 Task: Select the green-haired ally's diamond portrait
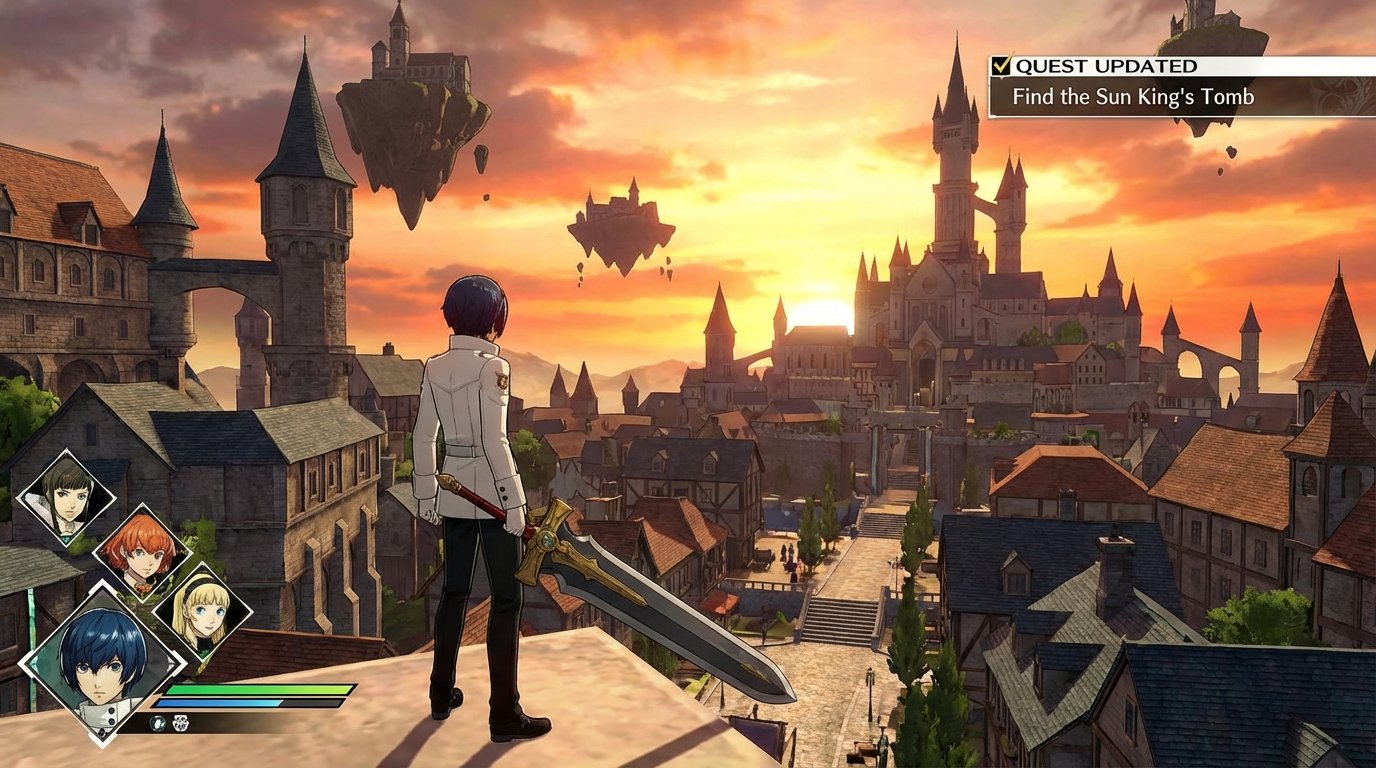68,495
